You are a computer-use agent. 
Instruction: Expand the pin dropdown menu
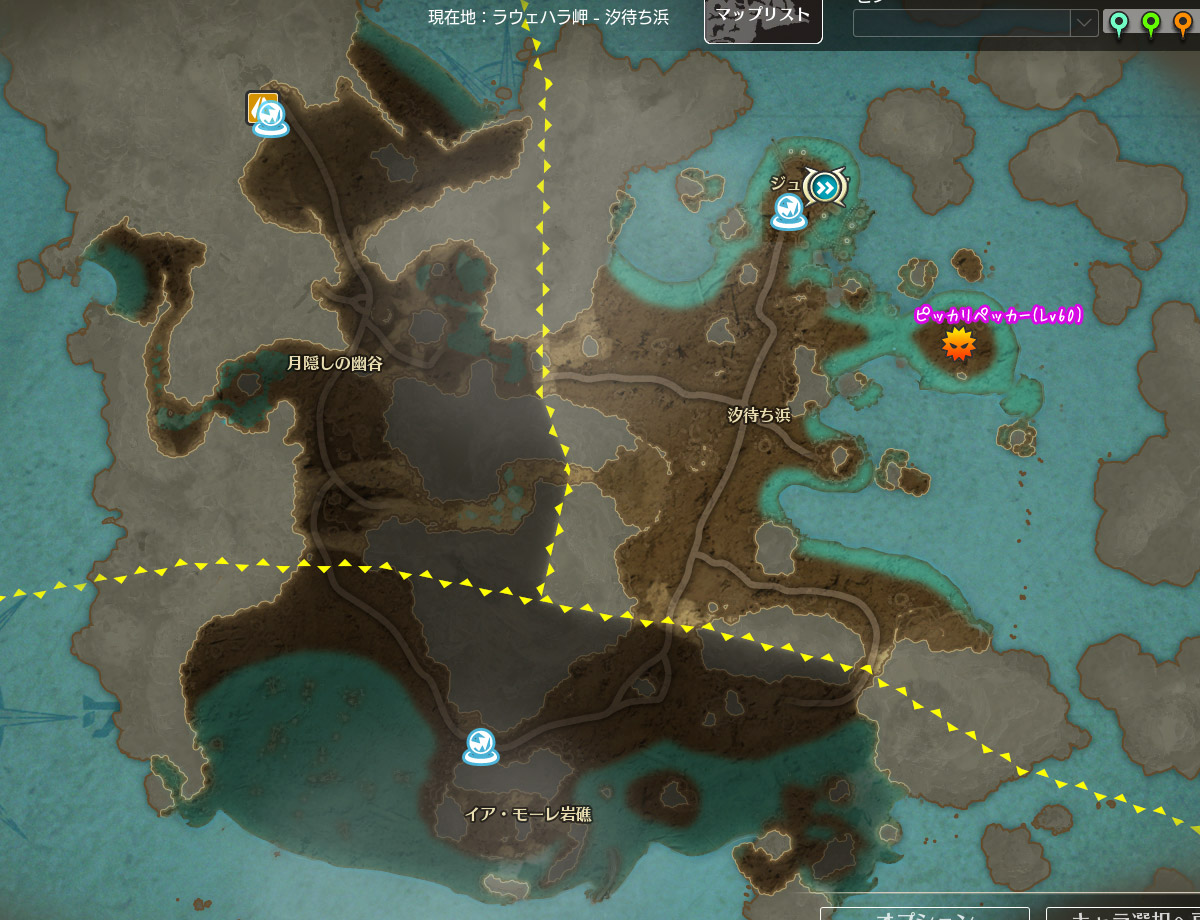(1084, 22)
